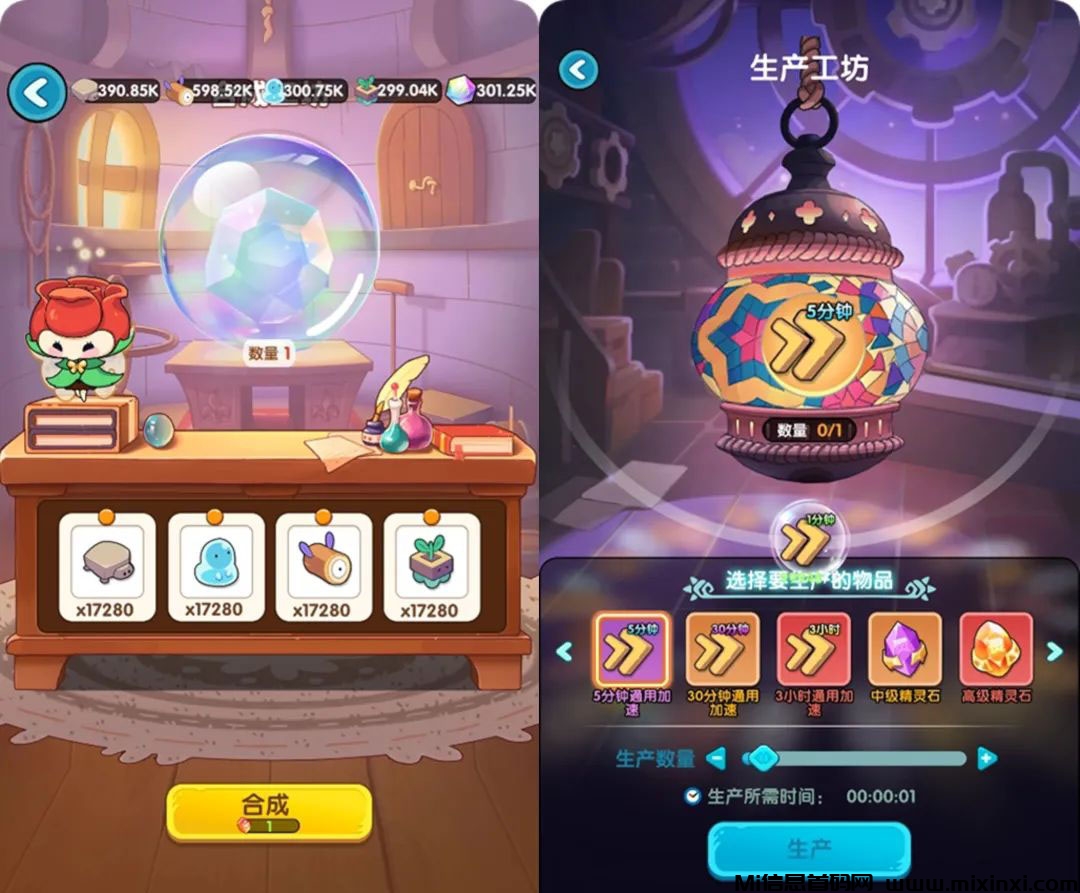Pick the sprout dirt block material slot
This screenshot has width=1080, height=893.
[431, 567]
